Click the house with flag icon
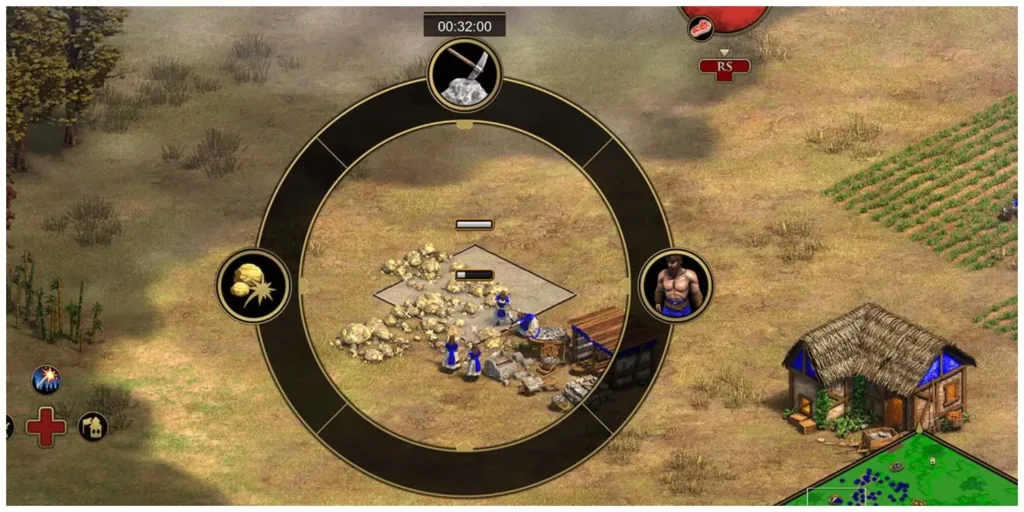The image size is (1024, 512). [93, 427]
